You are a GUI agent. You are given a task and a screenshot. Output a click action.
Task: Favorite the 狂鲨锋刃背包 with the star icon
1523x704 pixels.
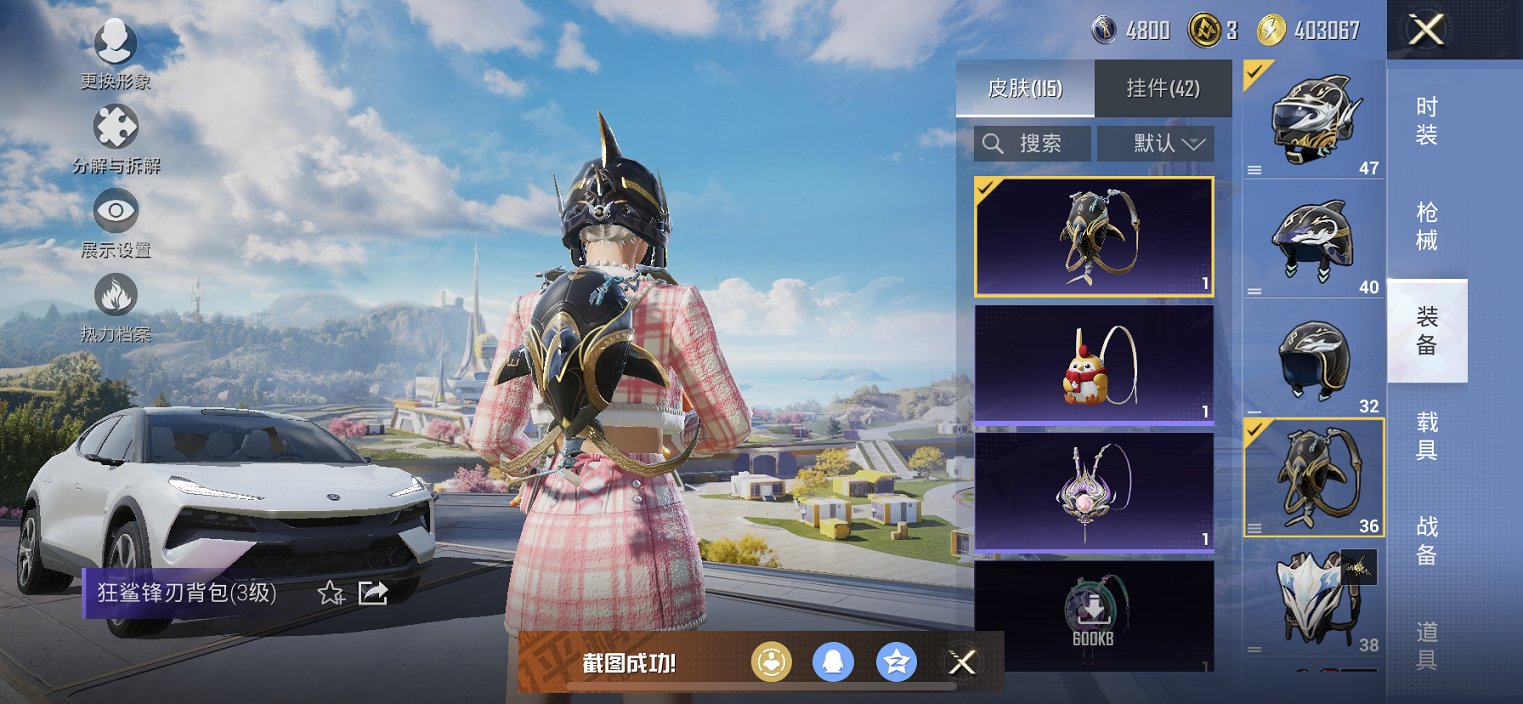[x=330, y=593]
